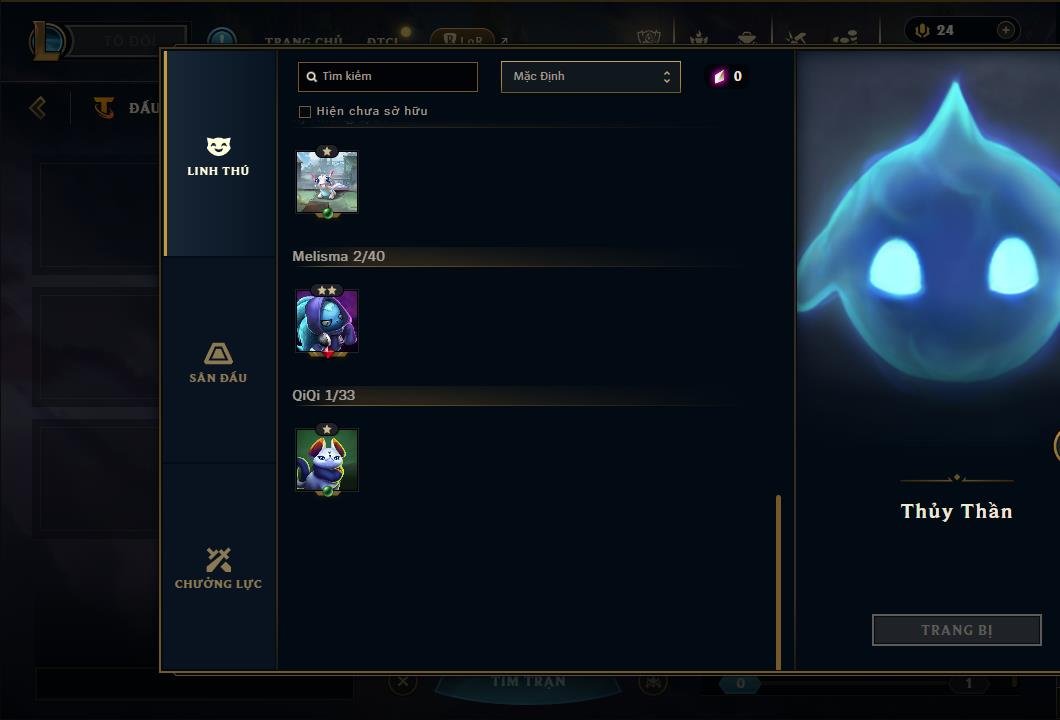Click the Tìm Trận find match button
1060x720 pixels.
pyautogui.click(x=529, y=682)
